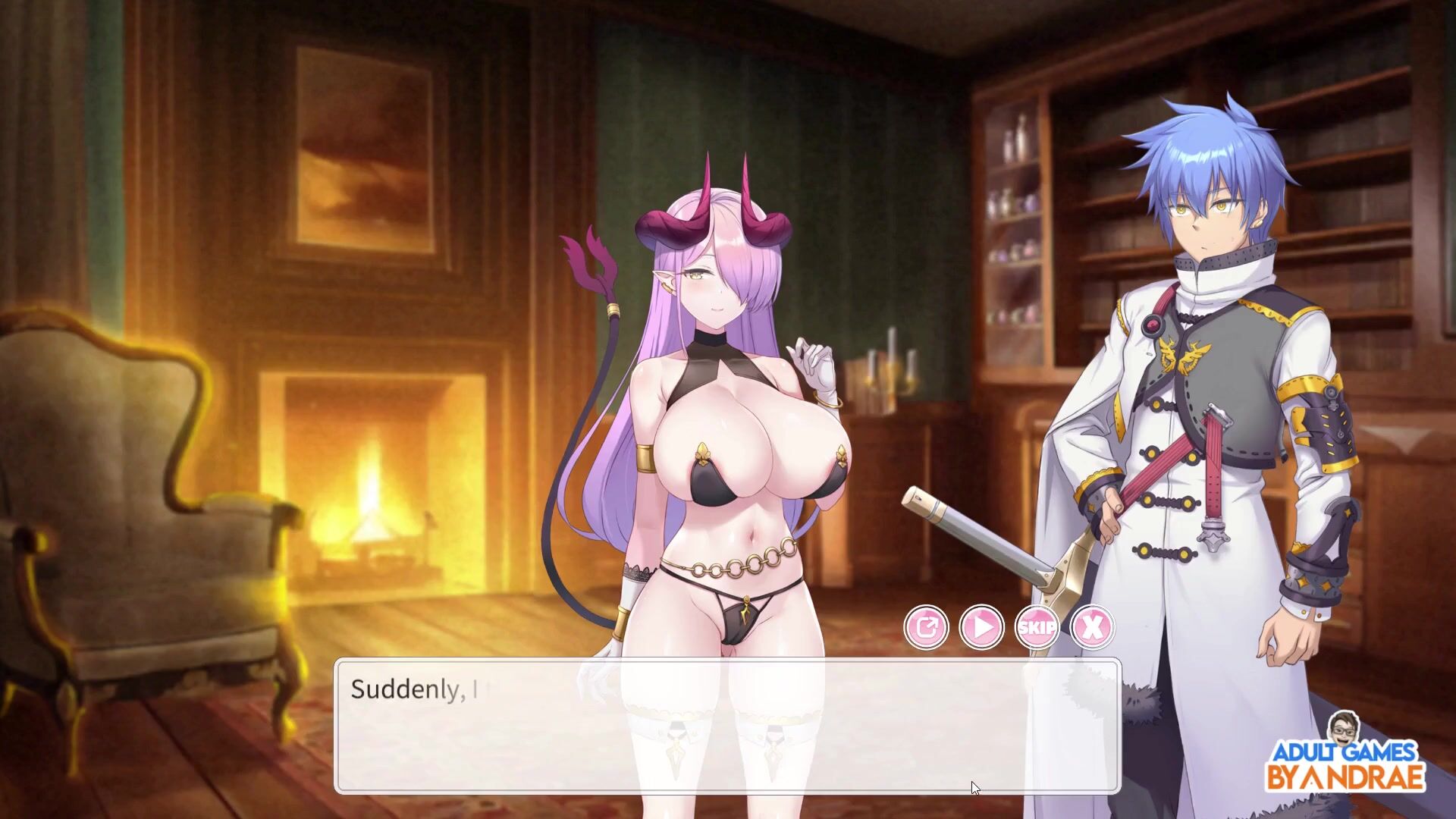The height and width of the screenshot is (819, 1456).
Task: Start auto-play with the pink play button
Action: click(981, 627)
